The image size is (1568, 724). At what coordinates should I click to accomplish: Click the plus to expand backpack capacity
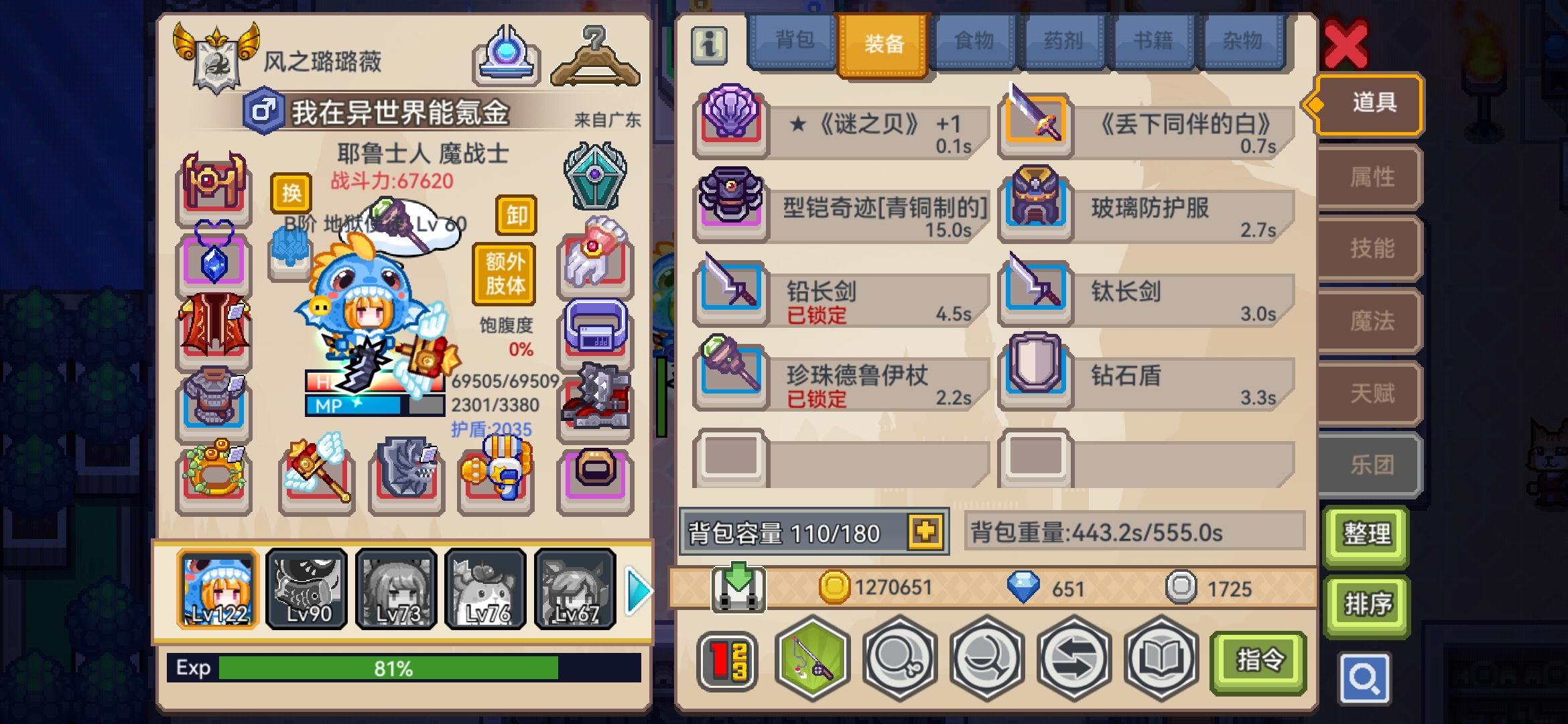point(924,532)
